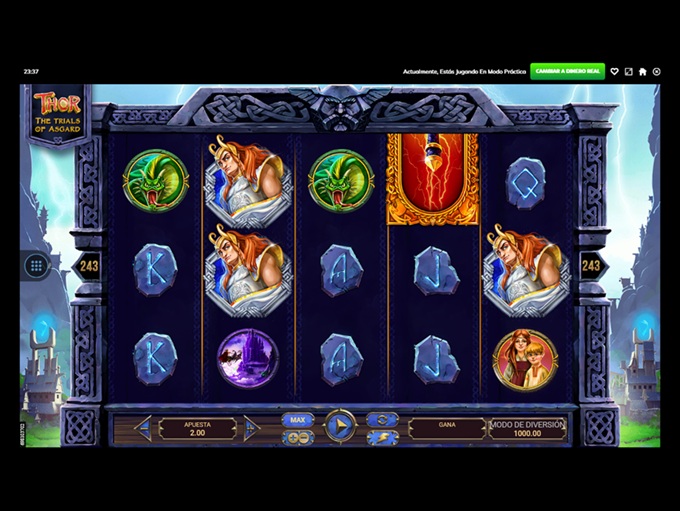Set the maximum bet with MAX

tap(297, 420)
